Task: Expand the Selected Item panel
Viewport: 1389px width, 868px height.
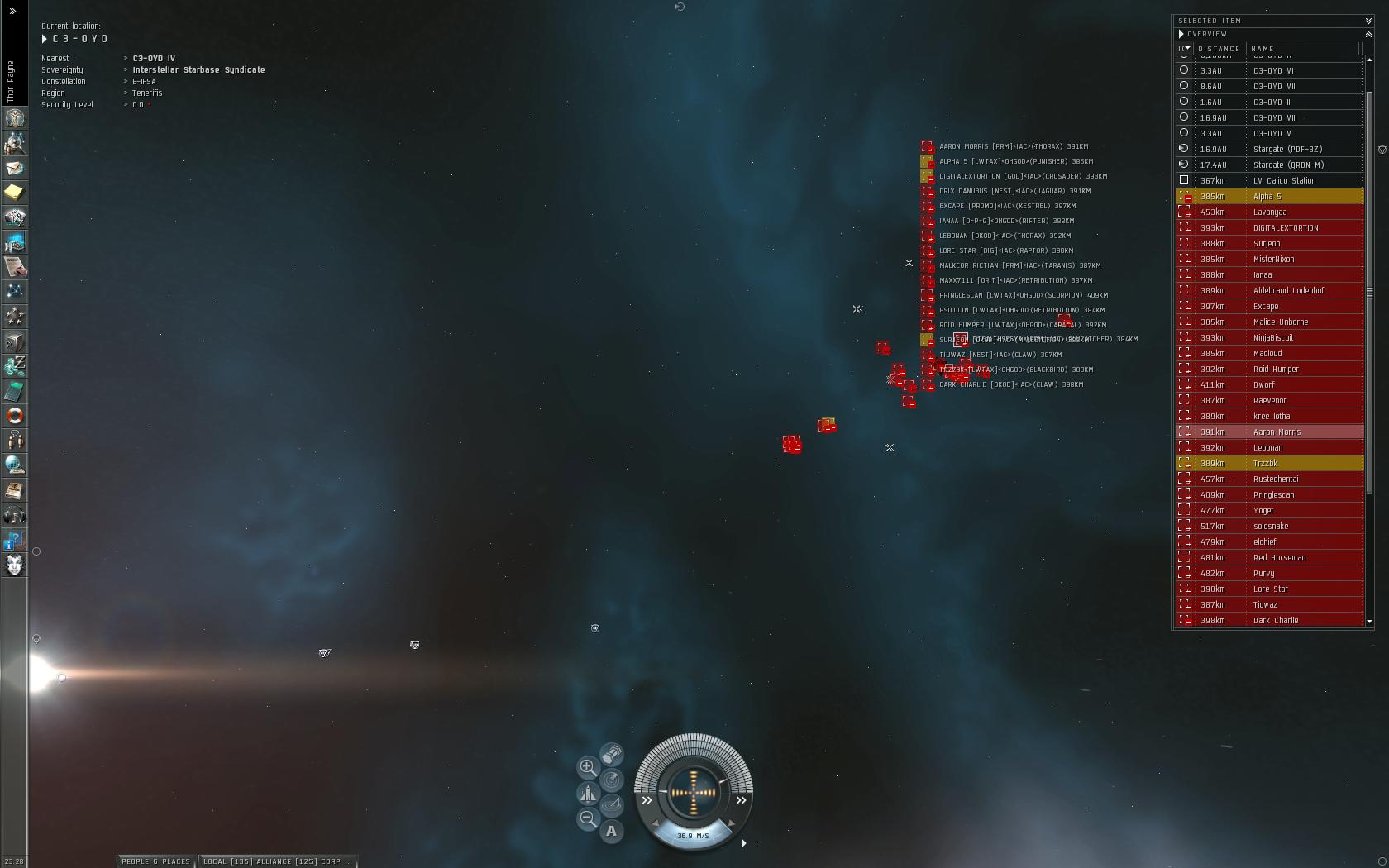Action: coord(1368,21)
